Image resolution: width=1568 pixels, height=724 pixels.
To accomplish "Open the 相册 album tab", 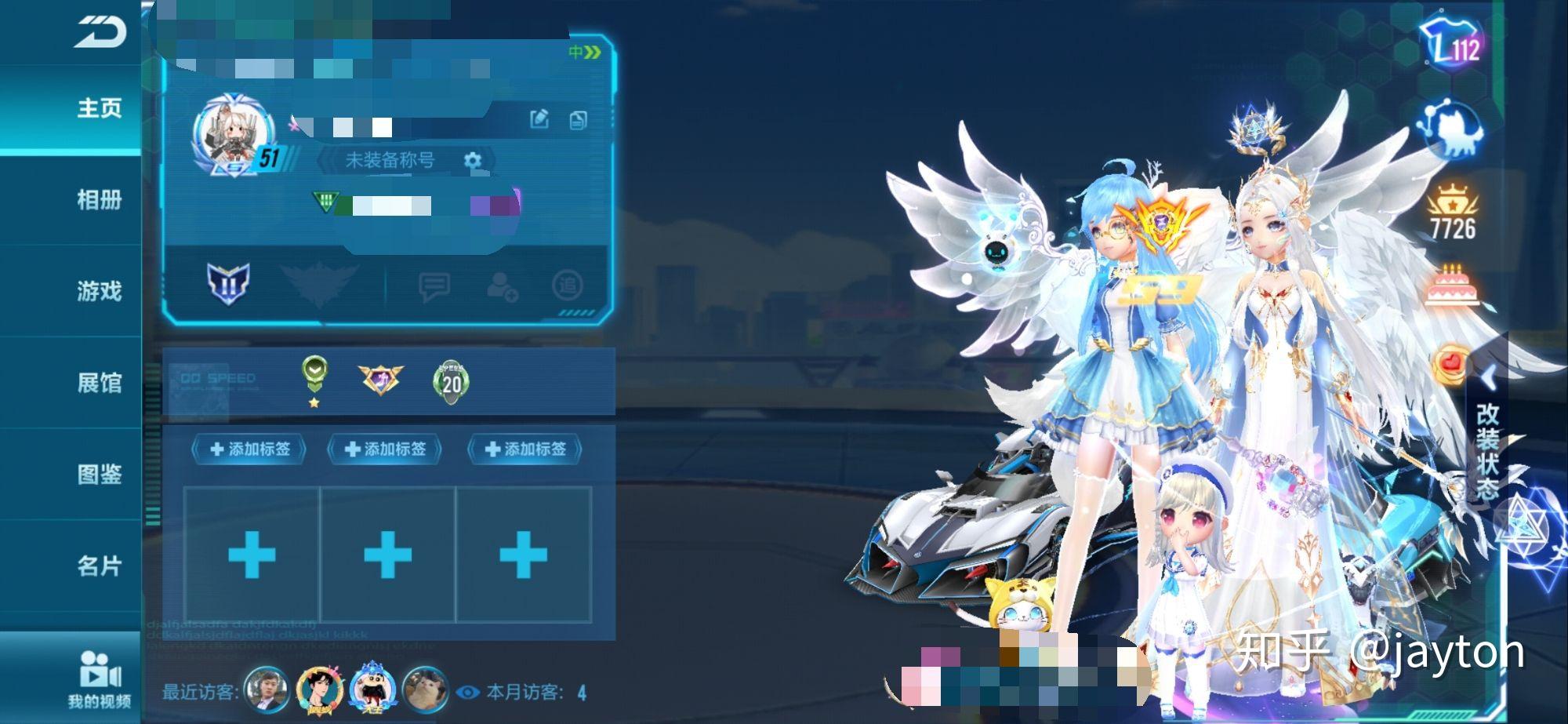I will [x=100, y=200].
